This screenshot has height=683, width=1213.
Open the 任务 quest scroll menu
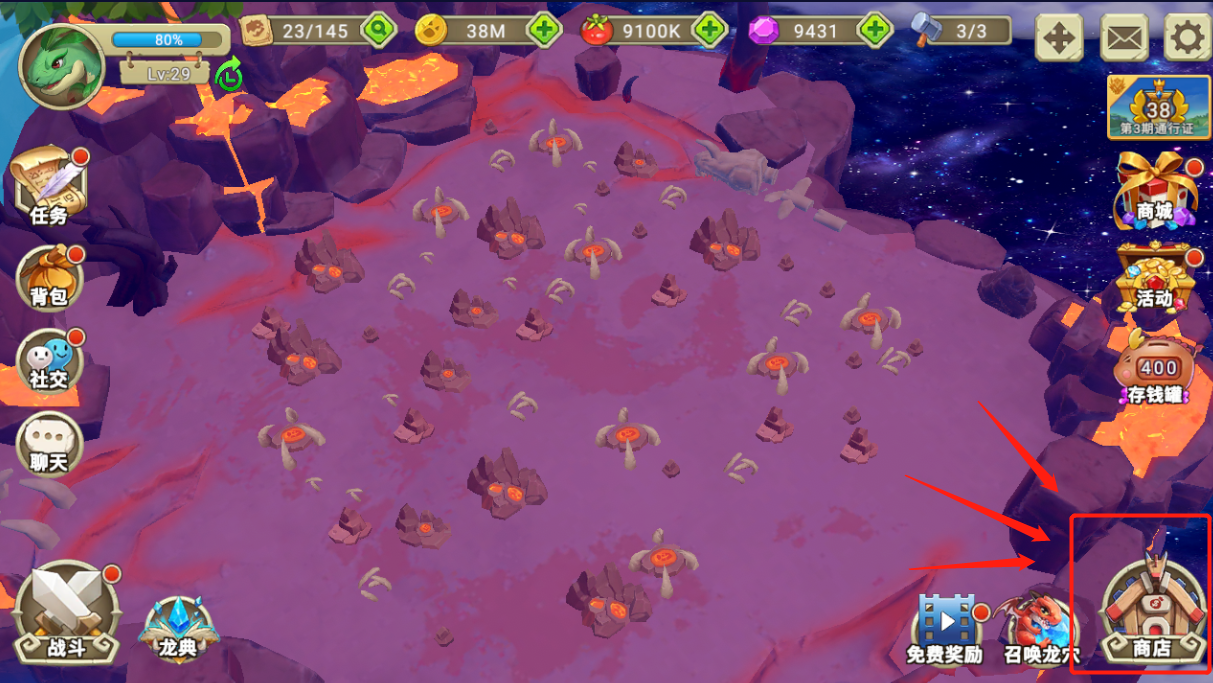(x=49, y=187)
